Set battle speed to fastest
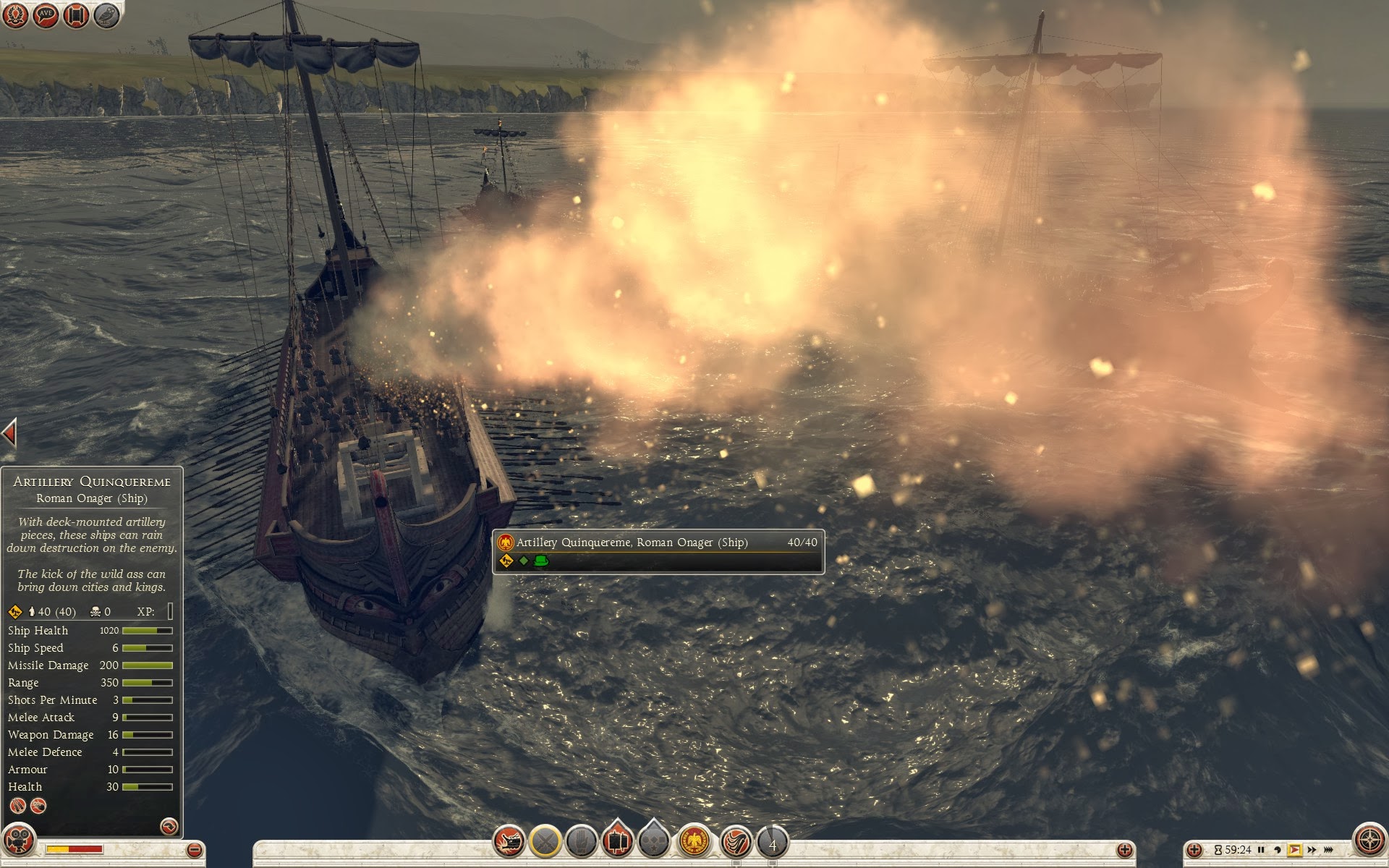Image resolution: width=1389 pixels, height=868 pixels. [x=1329, y=850]
